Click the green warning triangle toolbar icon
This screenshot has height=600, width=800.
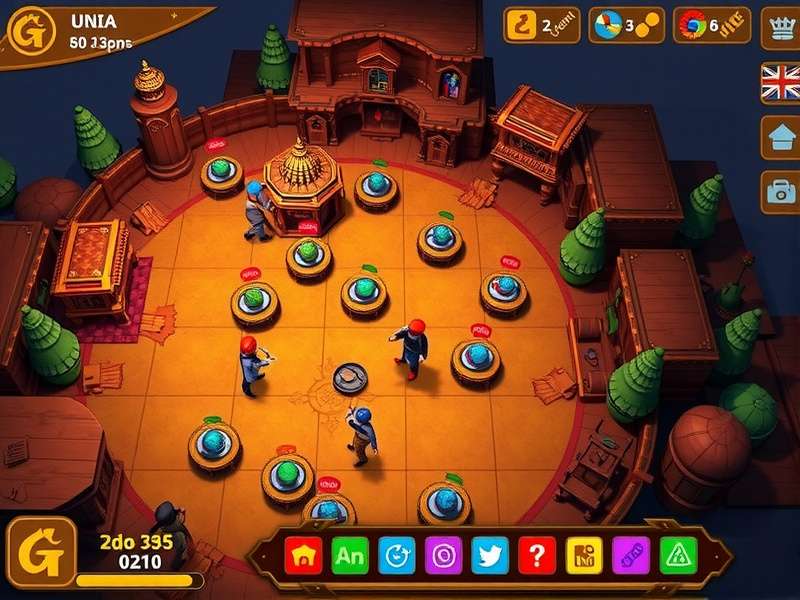678,554
